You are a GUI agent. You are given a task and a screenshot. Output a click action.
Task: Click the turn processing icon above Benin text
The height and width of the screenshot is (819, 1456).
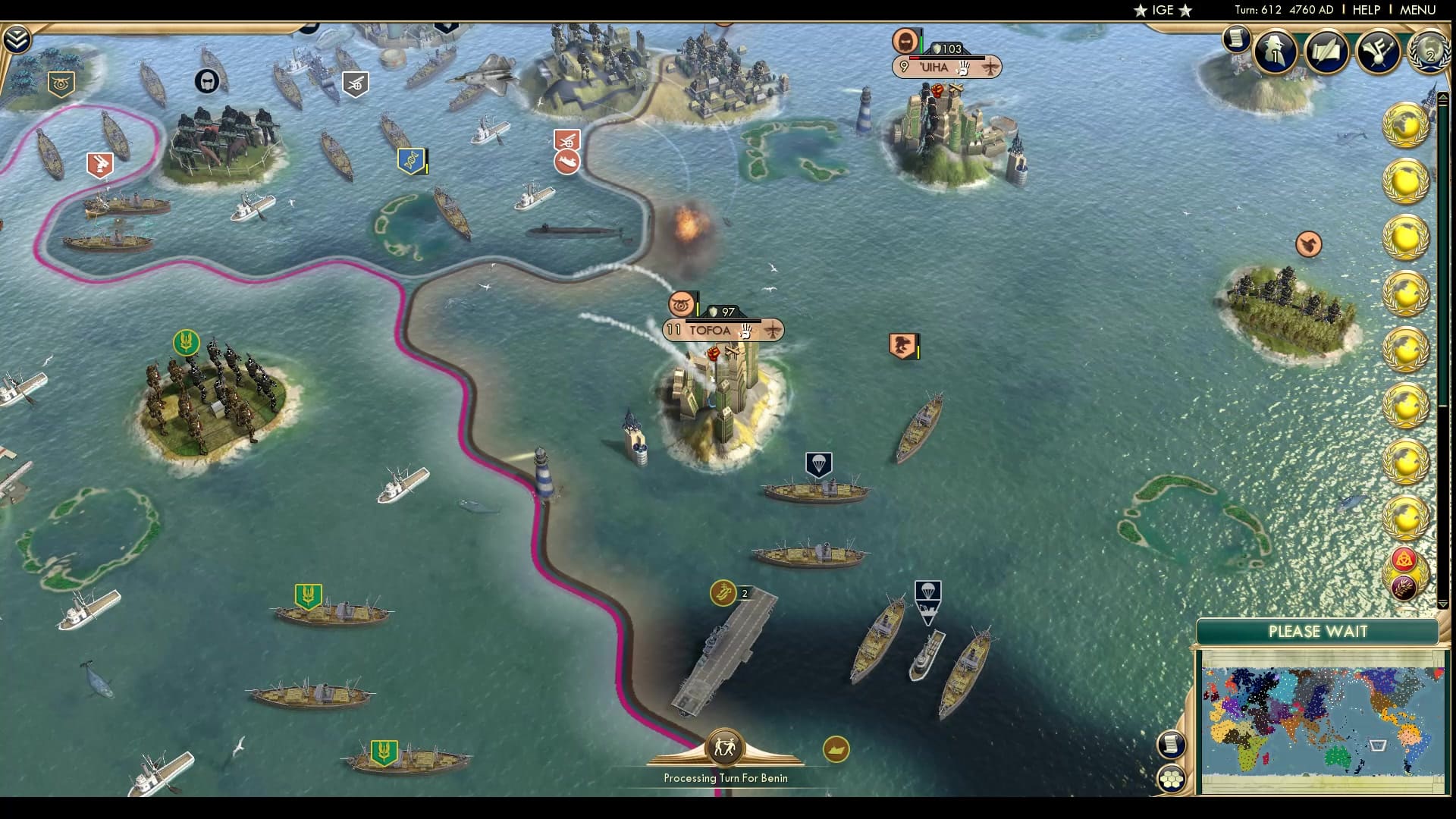tap(726, 748)
